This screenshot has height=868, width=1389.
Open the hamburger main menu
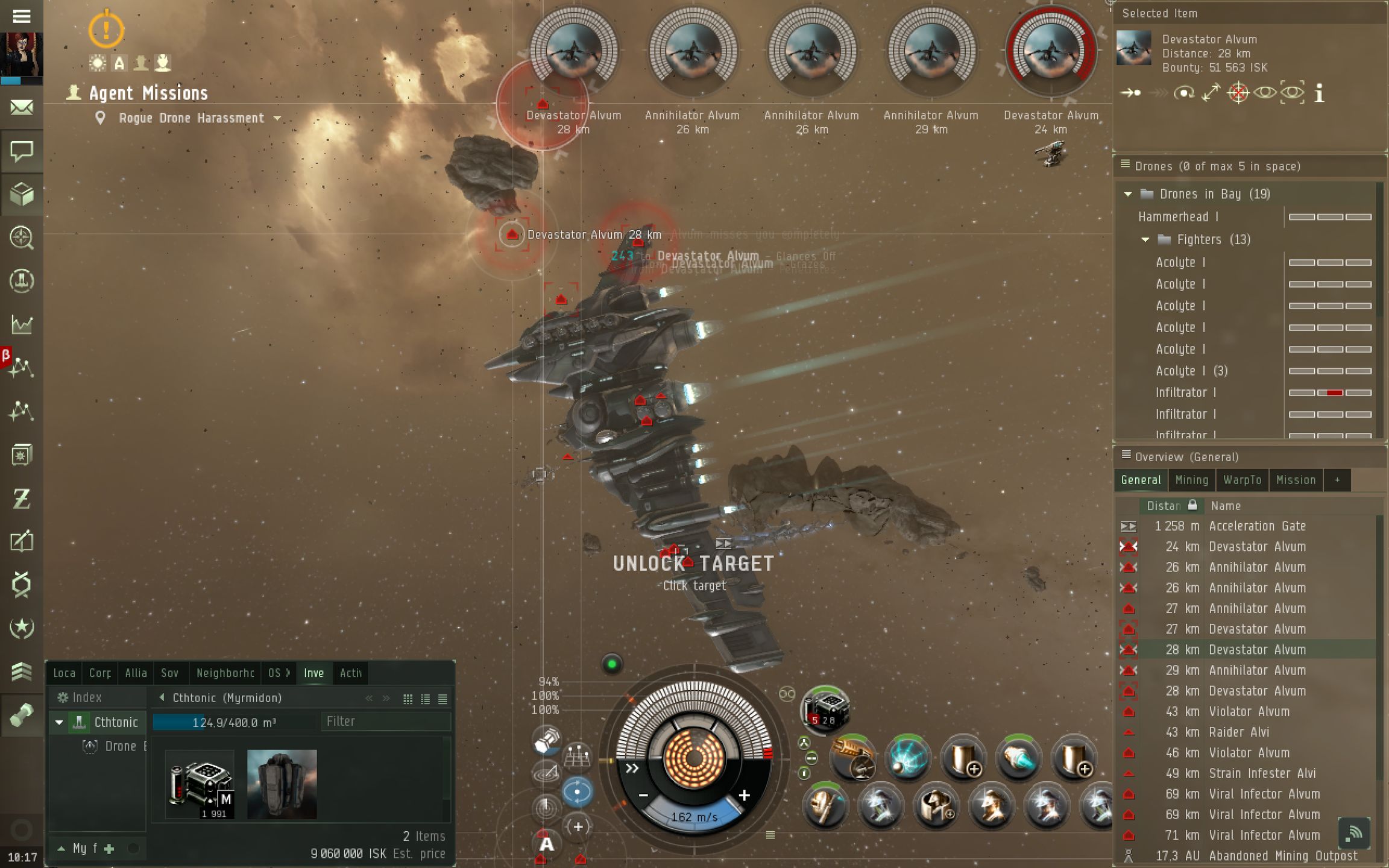click(22, 16)
